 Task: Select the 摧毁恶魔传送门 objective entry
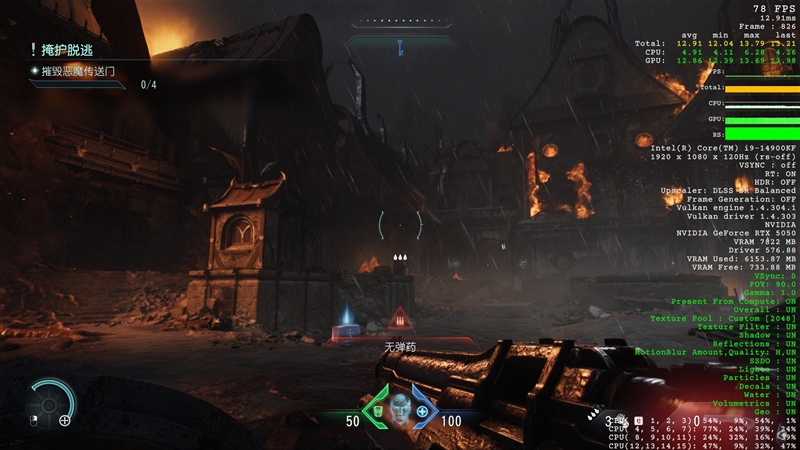click(78, 71)
